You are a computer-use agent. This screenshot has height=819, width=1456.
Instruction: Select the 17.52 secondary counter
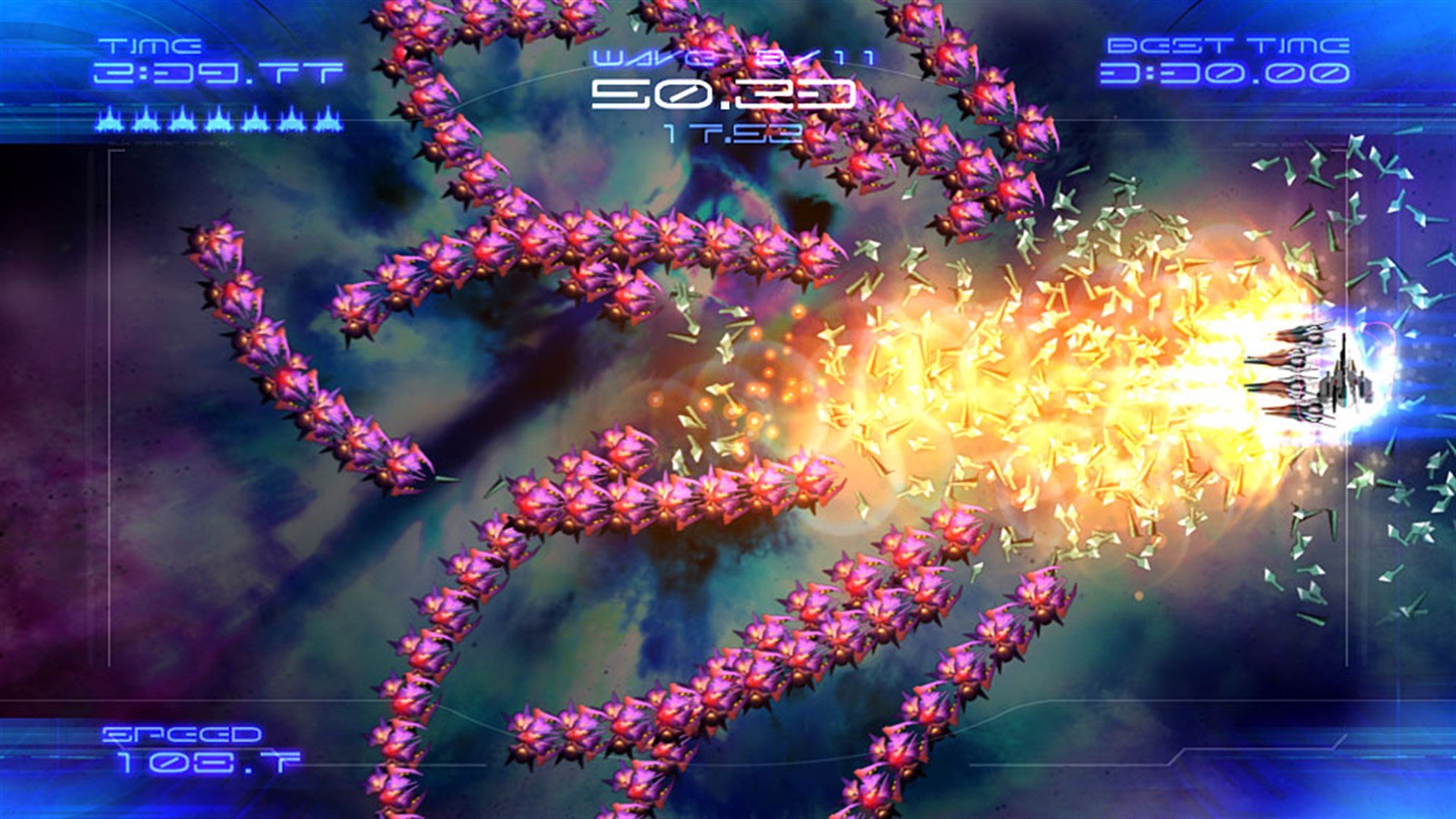tap(730, 135)
